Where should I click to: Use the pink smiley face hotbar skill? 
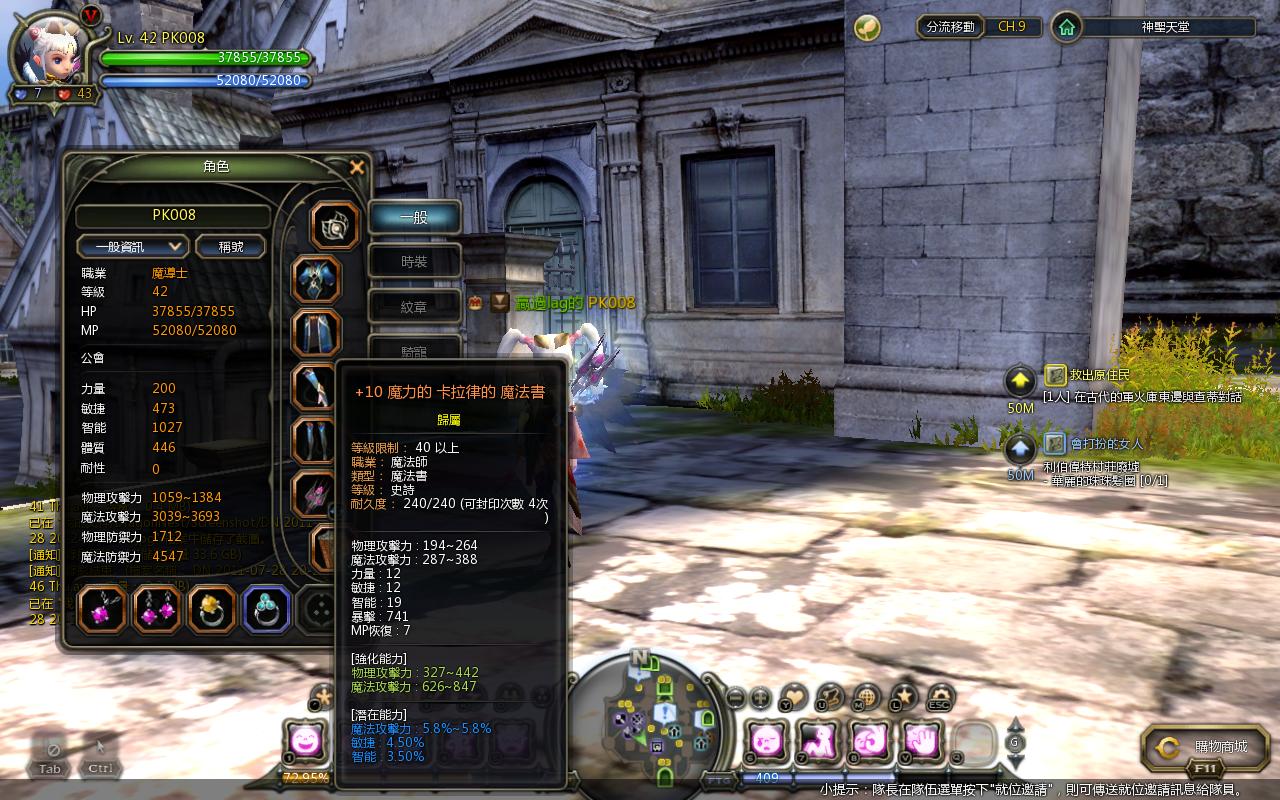coord(304,741)
